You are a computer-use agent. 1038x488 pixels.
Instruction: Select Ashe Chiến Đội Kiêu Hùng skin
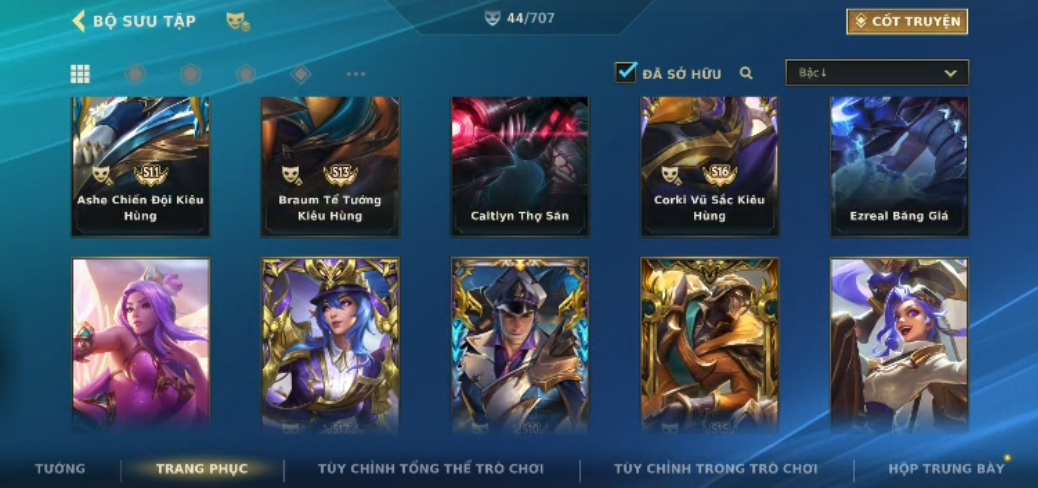140,166
